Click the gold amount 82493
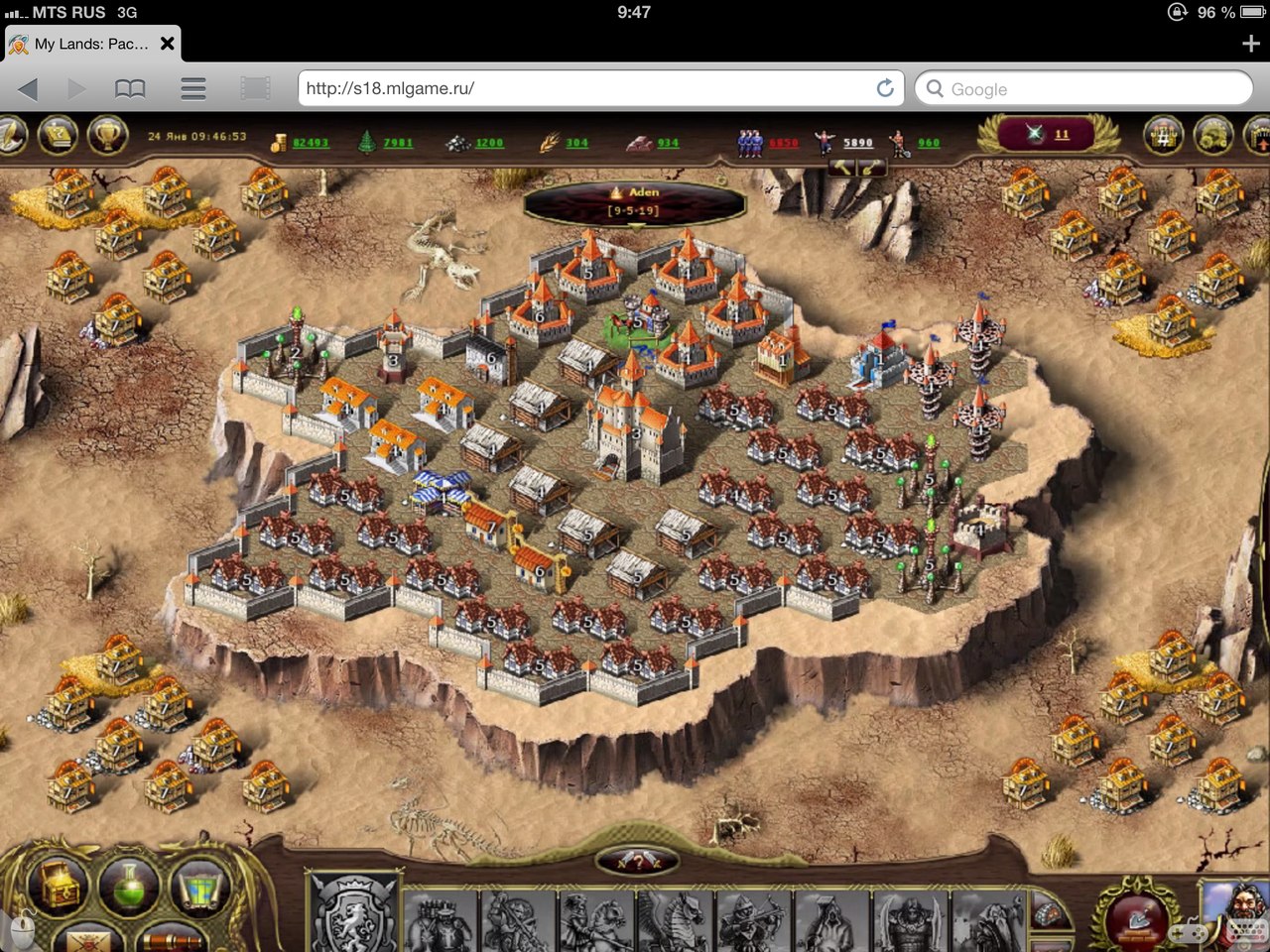Viewport: 1270px width, 952px height. [310, 143]
